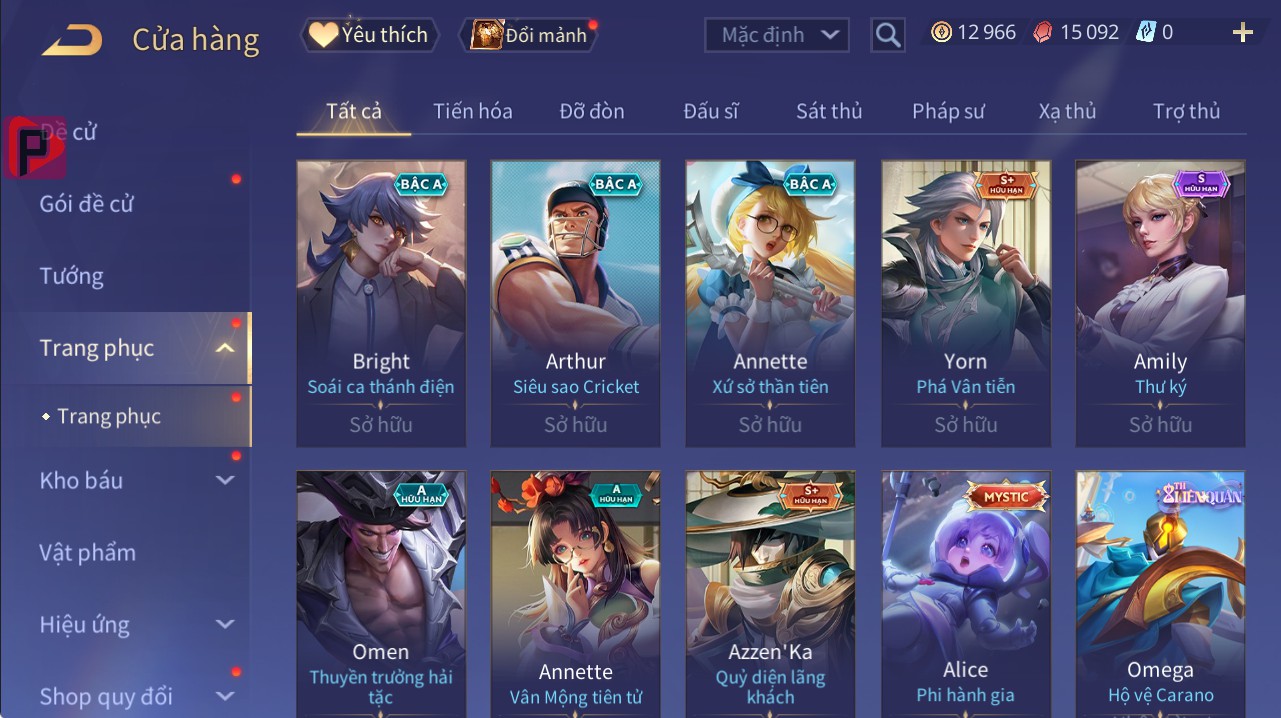This screenshot has width=1281, height=718.
Task: Go back using the return arrow
Action: [72, 40]
